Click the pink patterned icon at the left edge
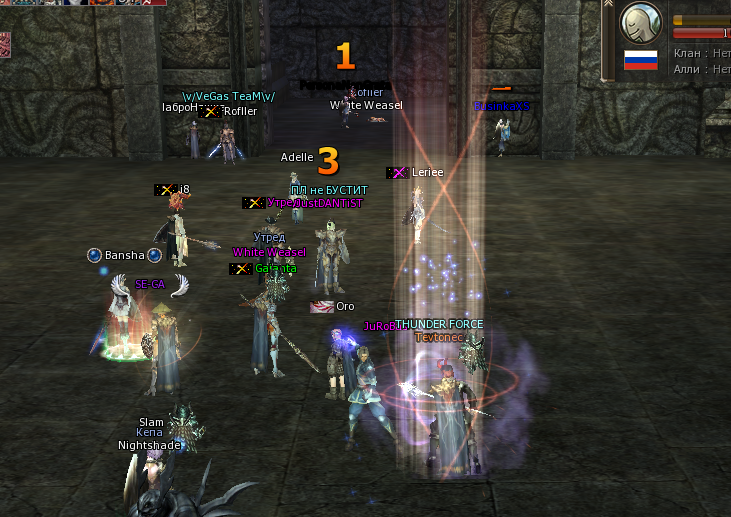Screen dimensions: 731x517 4,44
